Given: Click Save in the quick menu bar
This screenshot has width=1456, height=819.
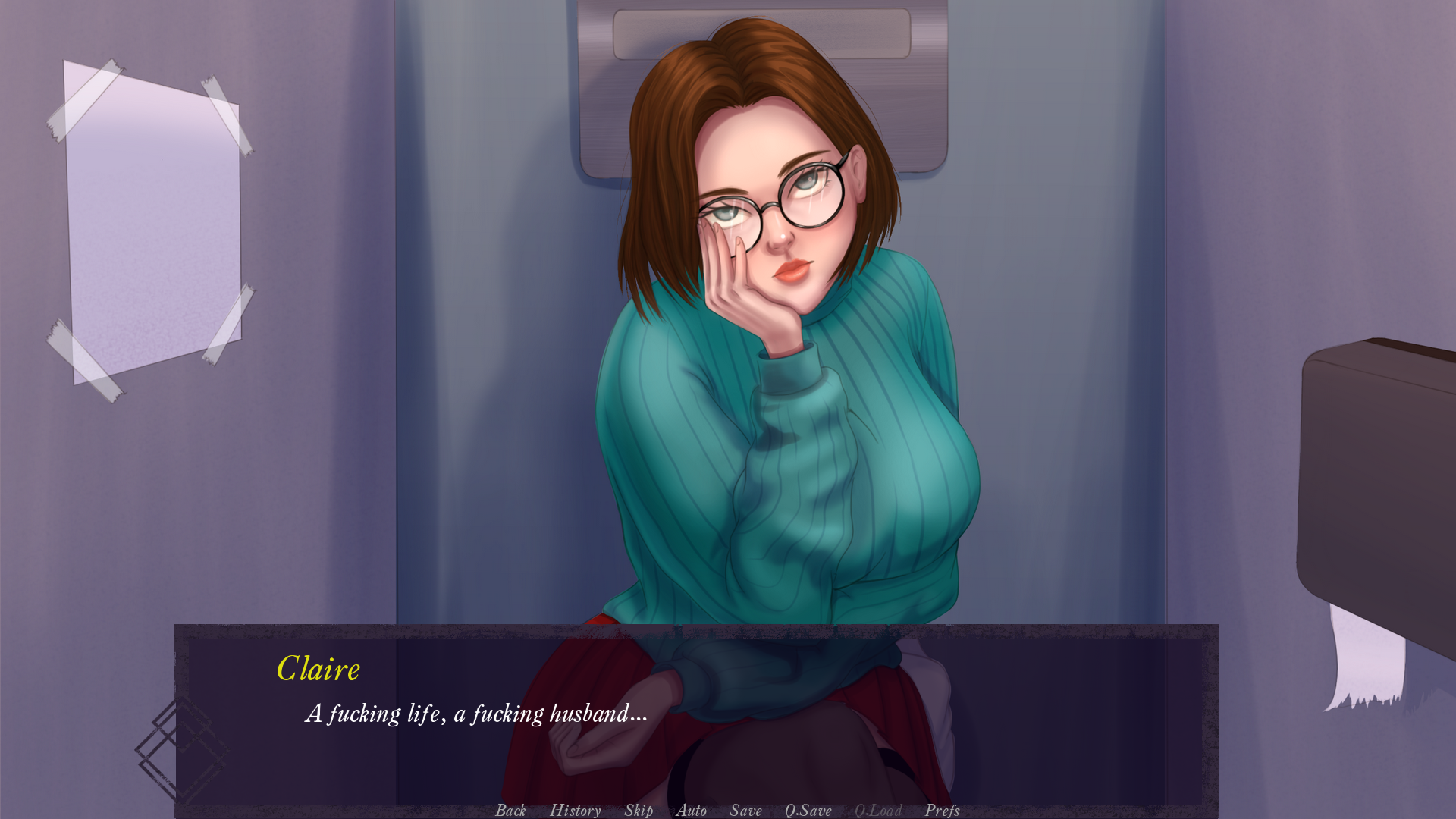Looking at the screenshot, I should (745, 810).
